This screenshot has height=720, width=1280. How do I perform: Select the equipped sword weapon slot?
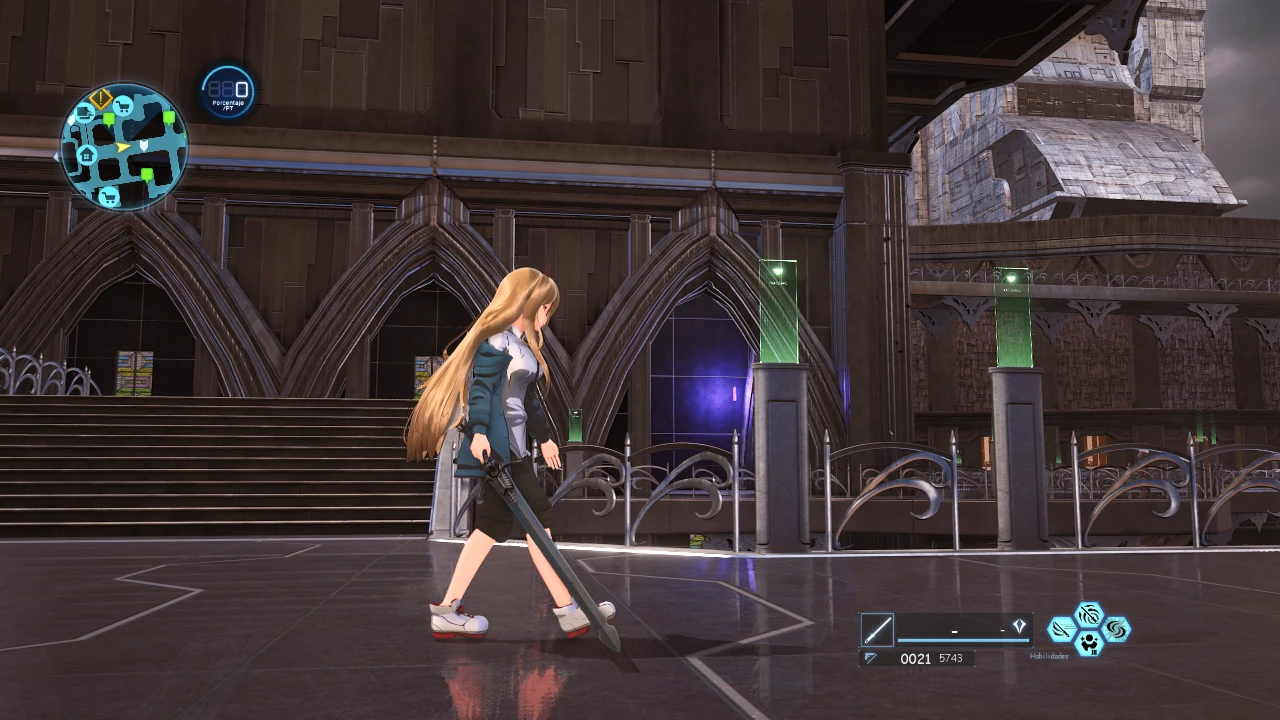click(877, 630)
